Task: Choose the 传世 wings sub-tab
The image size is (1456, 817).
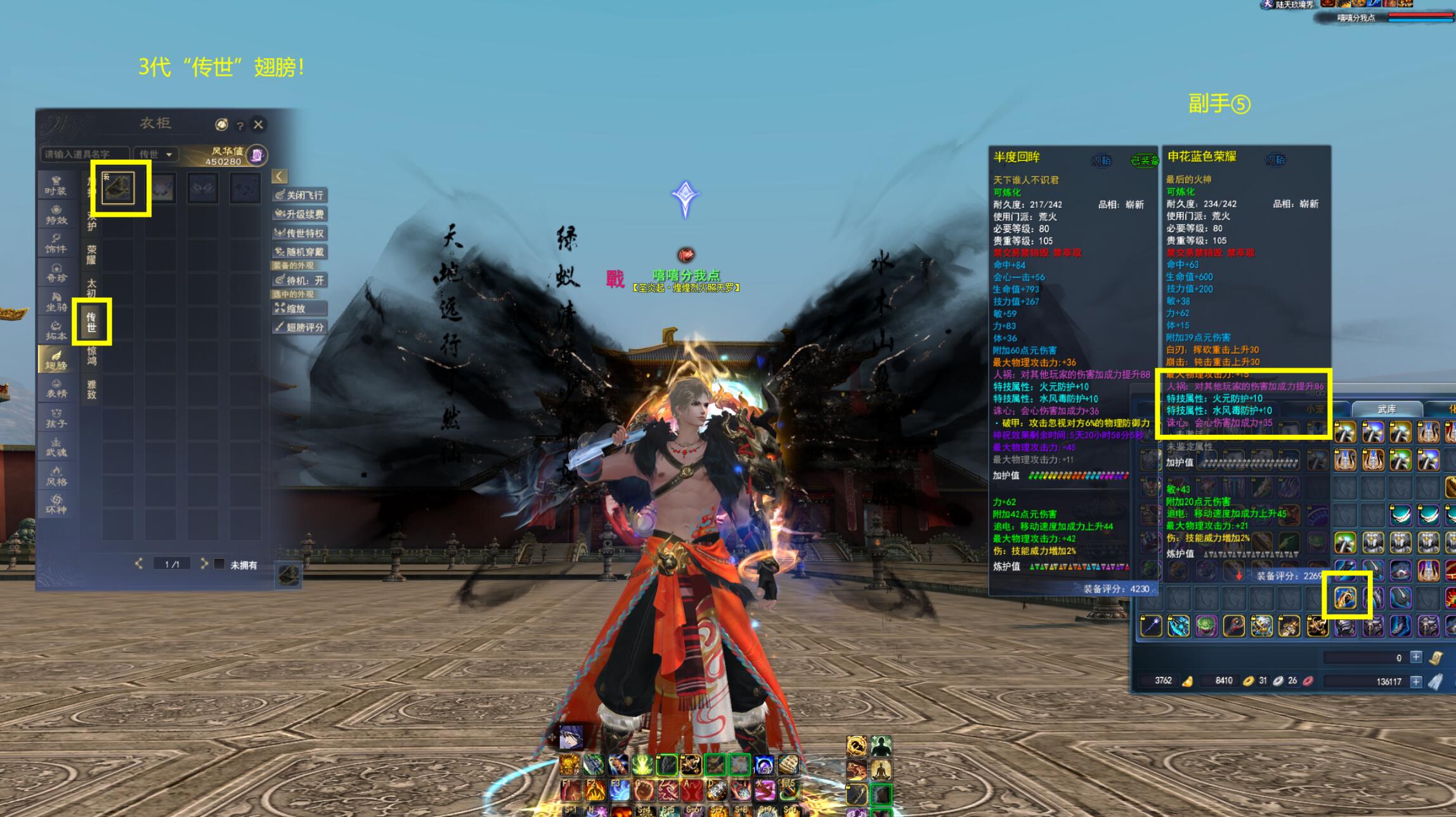Action: [x=91, y=322]
